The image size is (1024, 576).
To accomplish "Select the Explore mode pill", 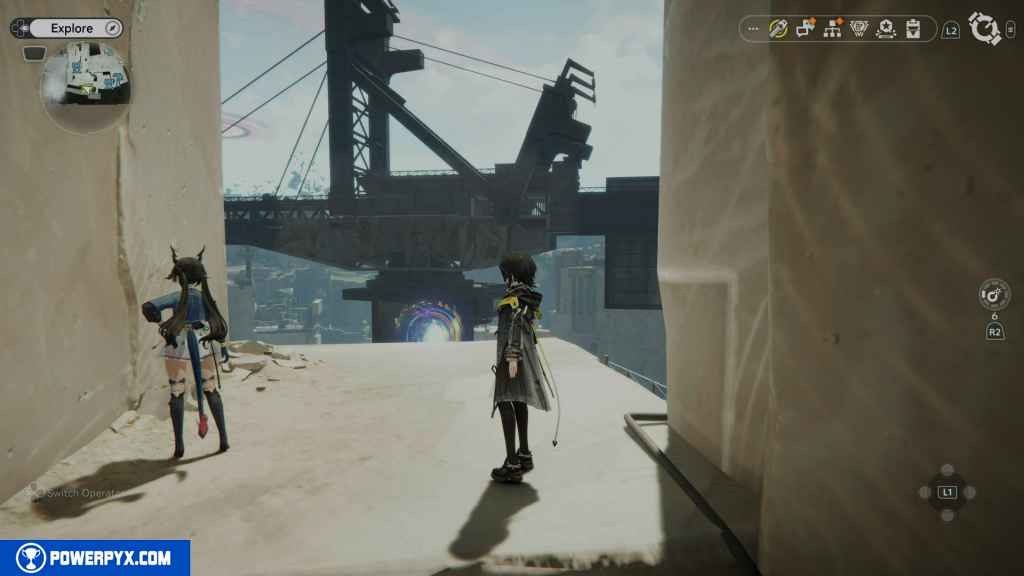I will point(72,29).
